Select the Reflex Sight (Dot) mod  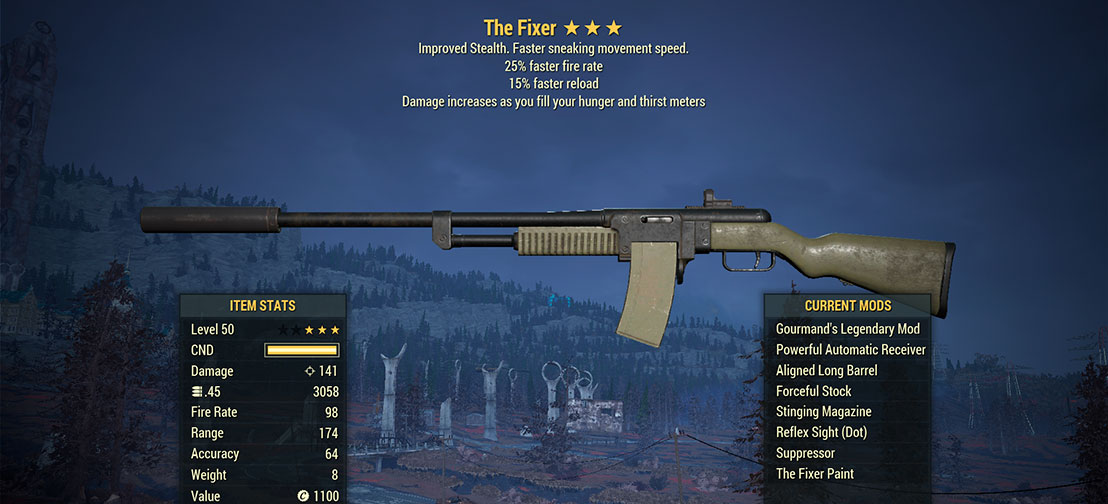pyautogui.click(x=821, y=433)
